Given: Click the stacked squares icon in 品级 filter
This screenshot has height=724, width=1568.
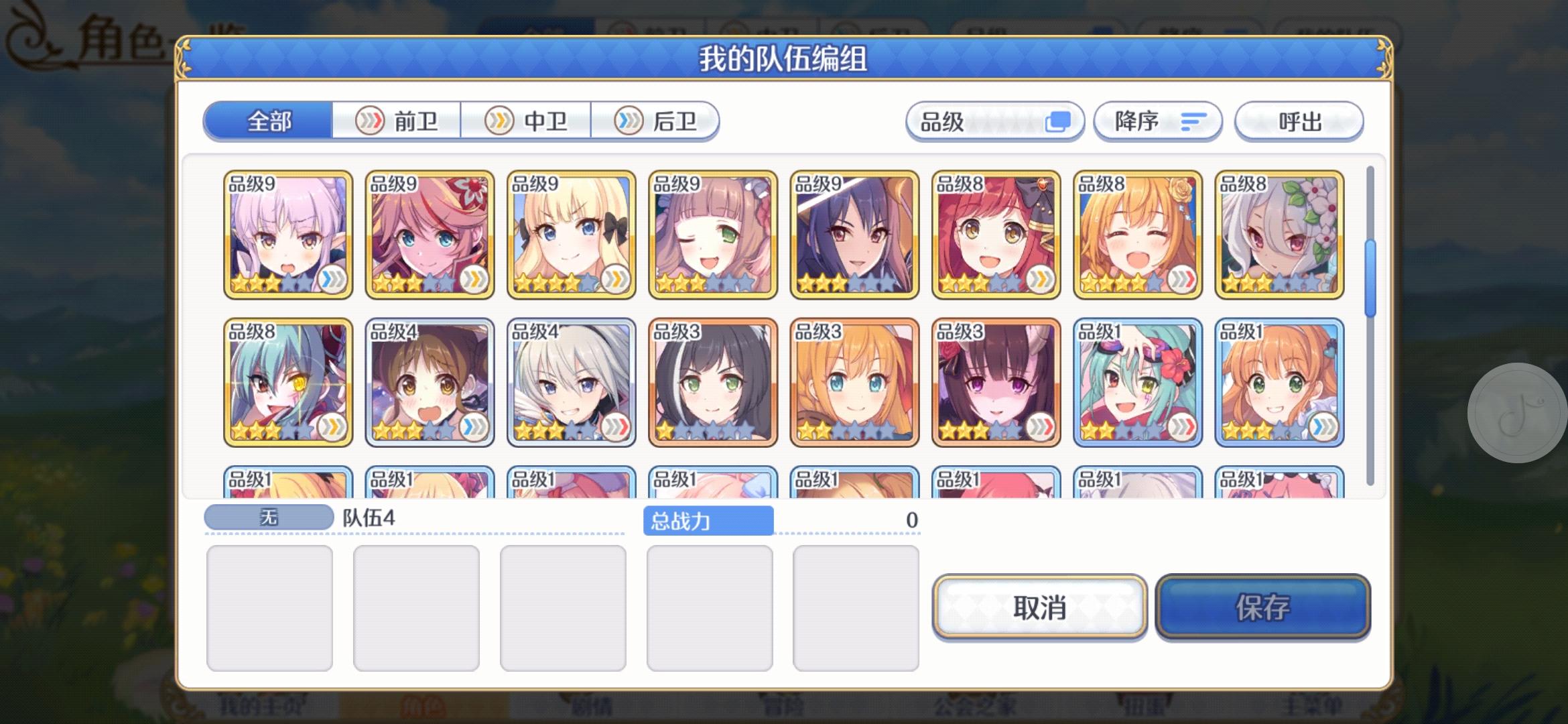Looking at the screenshot, I should pyautogui.click(x=1059, y=121).
